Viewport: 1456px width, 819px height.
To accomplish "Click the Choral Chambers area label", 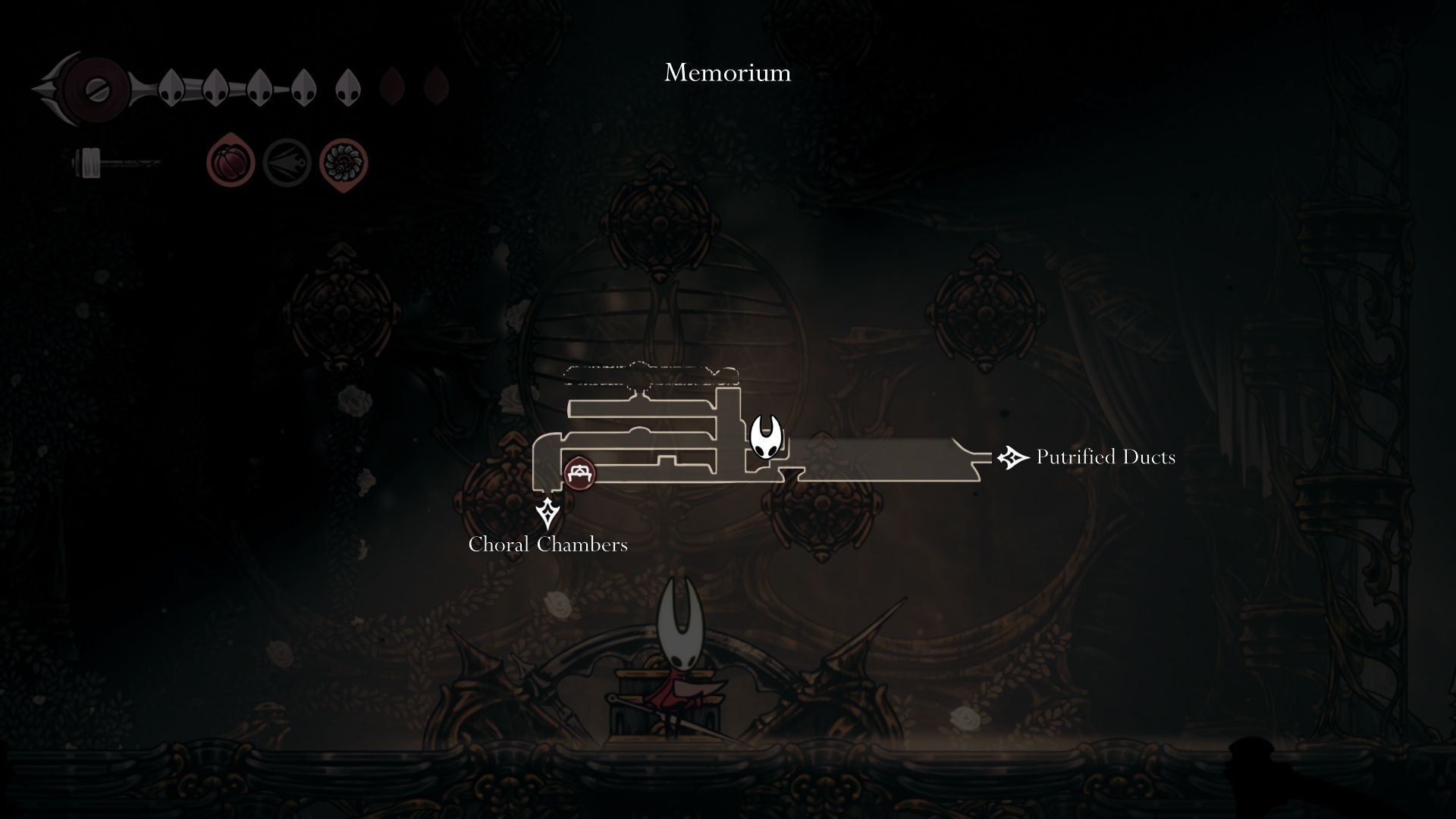I will (x=548, y=544).
